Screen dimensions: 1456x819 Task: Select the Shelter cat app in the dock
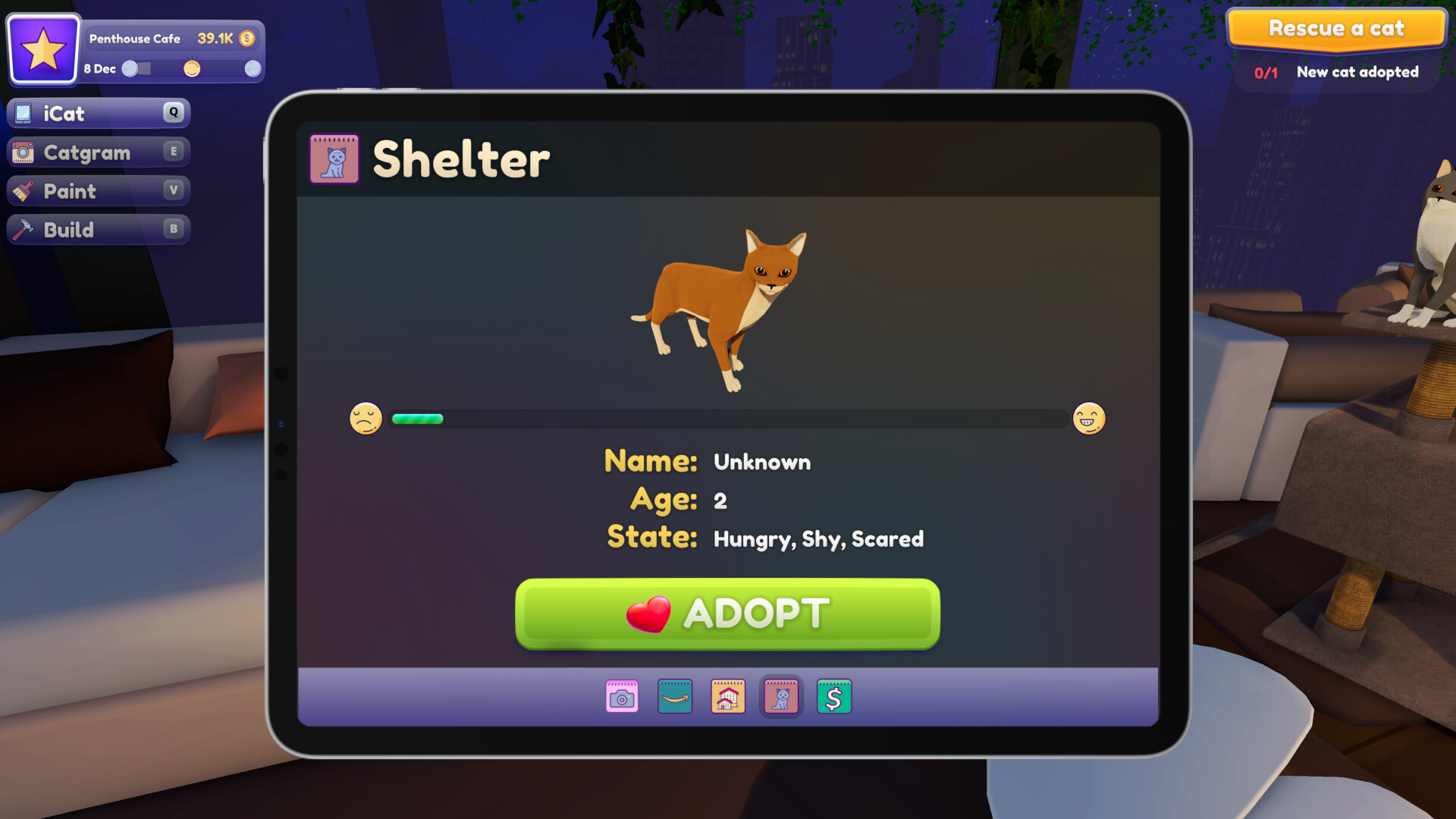(x=780, y=696)
